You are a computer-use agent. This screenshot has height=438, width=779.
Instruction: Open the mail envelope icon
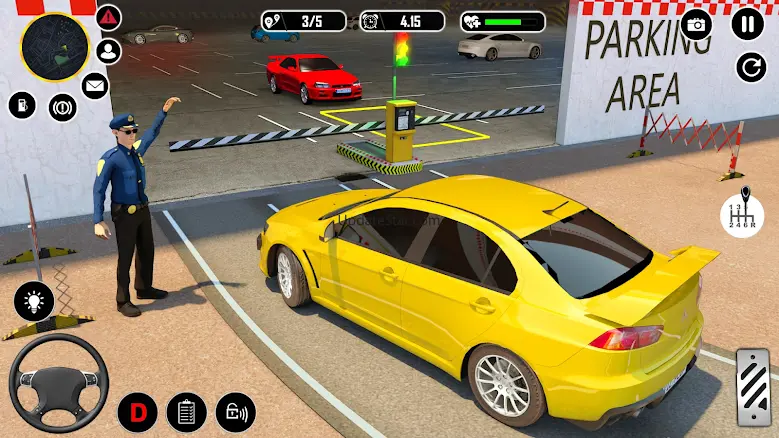(x=95, y=84)
